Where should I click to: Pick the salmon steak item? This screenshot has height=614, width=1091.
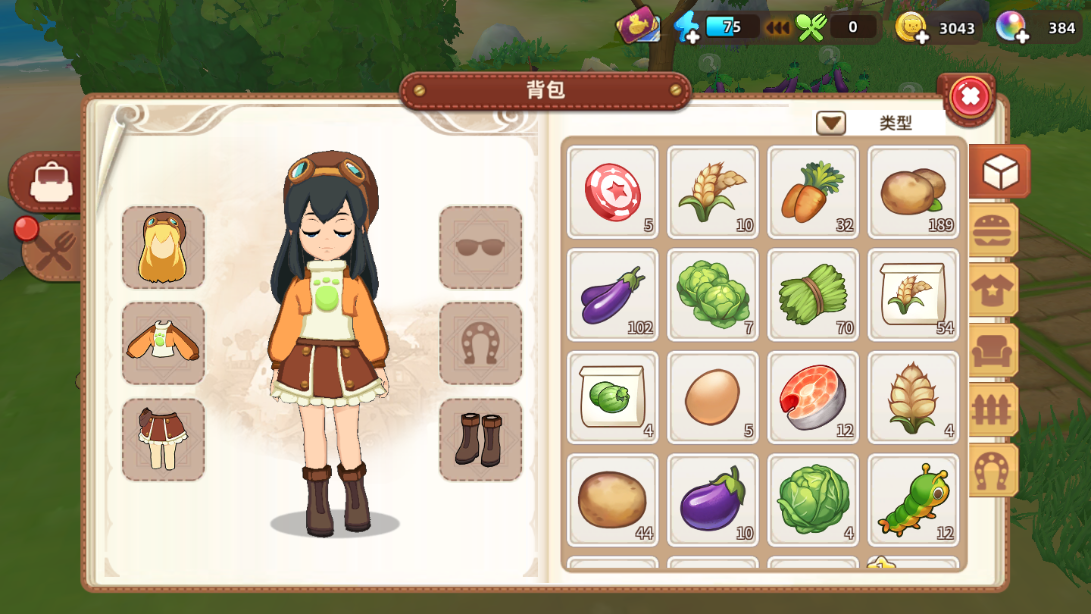coord(813,397)
